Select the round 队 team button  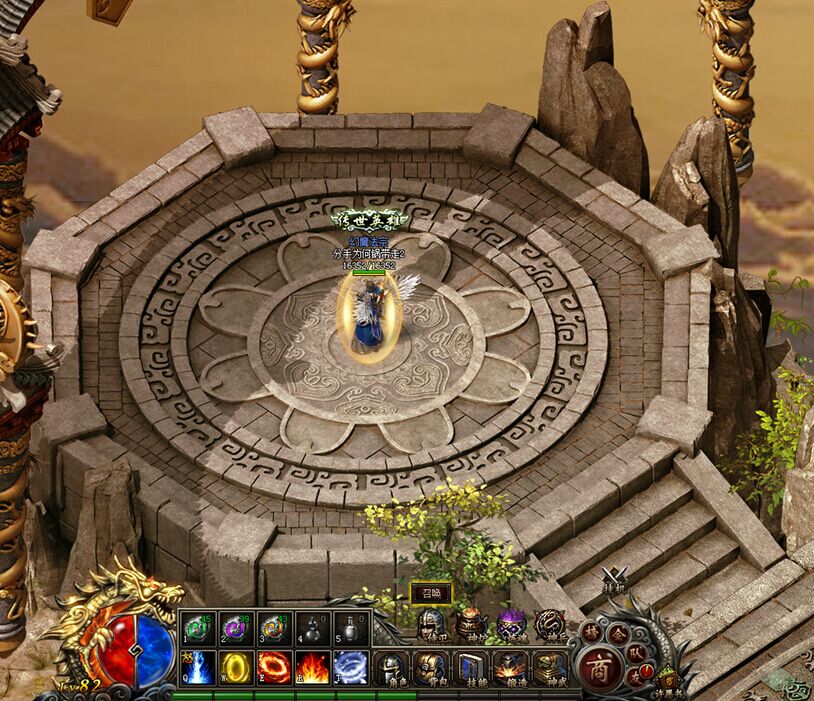[637, 650]
